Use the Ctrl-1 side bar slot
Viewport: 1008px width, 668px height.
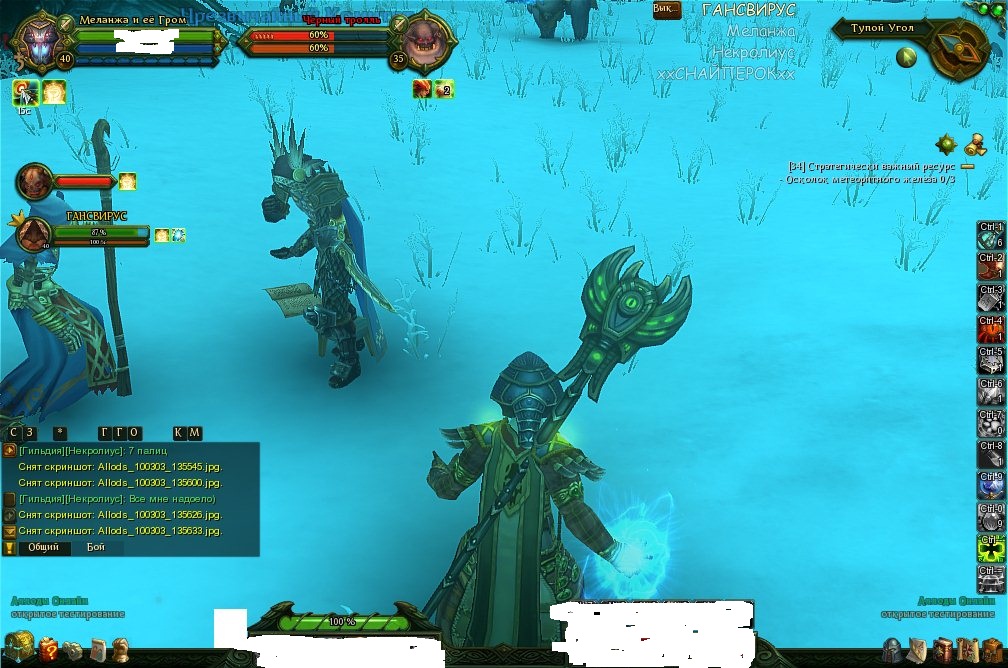click(991, 235)
